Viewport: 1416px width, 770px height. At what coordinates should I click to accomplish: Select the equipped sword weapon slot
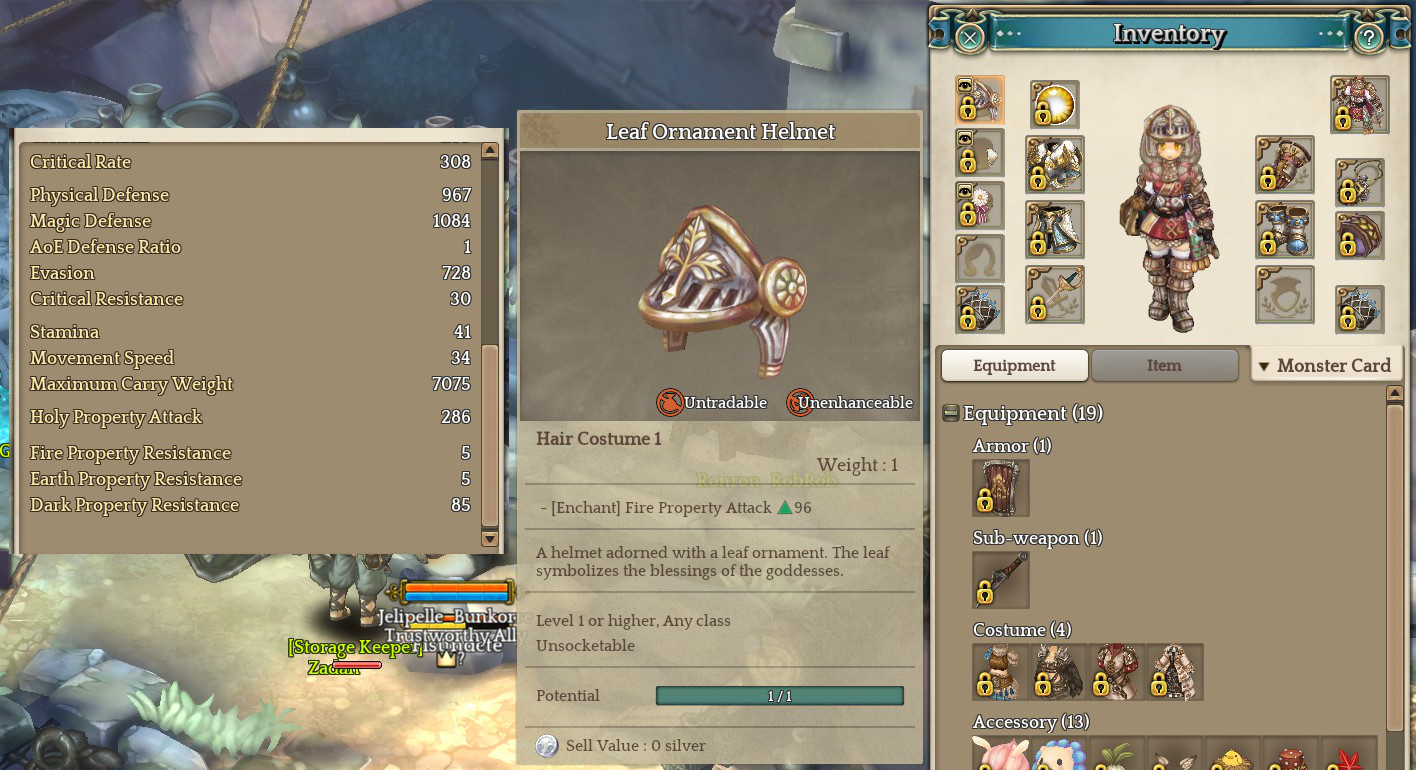click(1055, 294)
